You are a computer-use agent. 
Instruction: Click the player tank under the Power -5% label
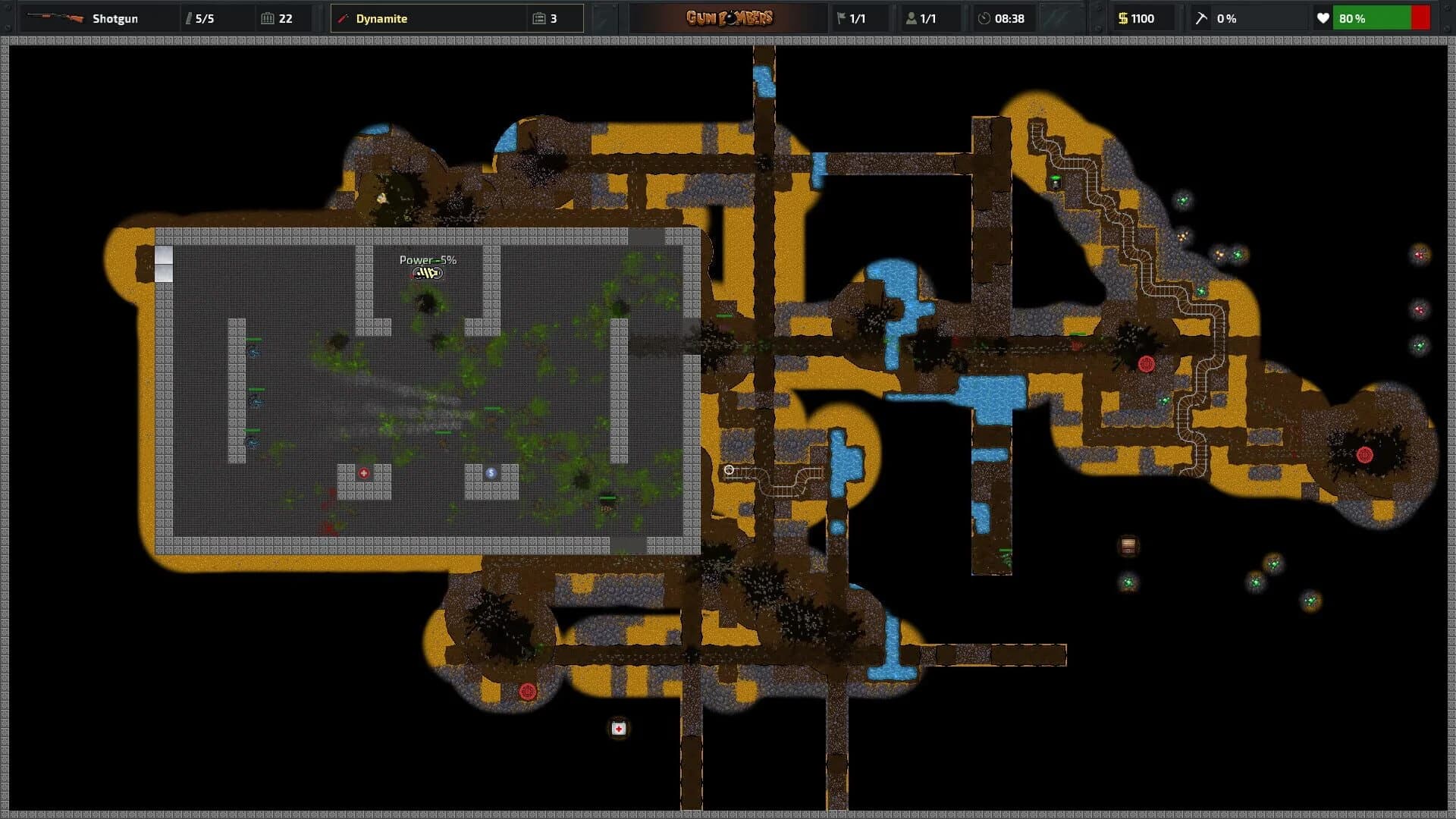[427, 274]
